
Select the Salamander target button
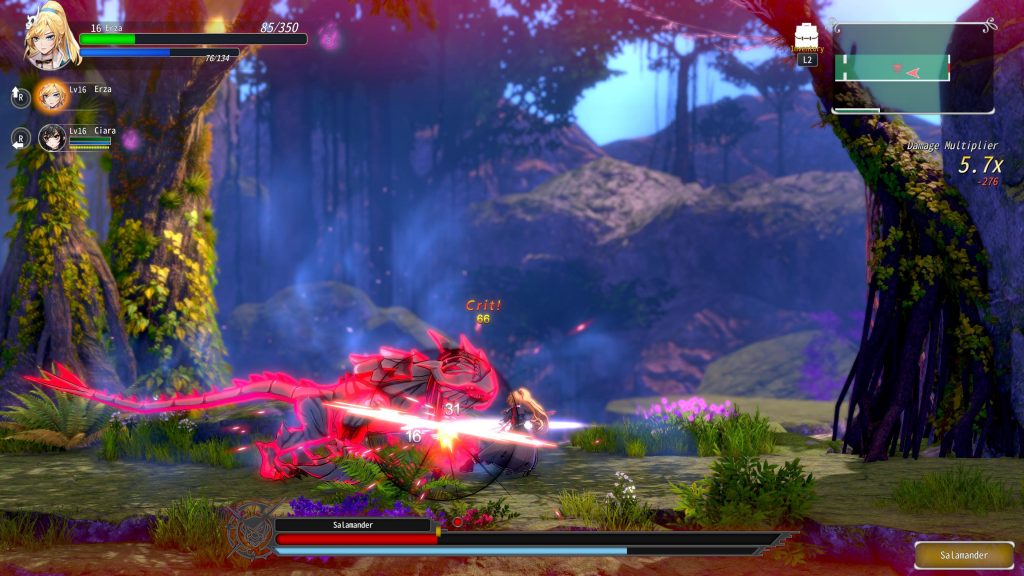(963, 555)
